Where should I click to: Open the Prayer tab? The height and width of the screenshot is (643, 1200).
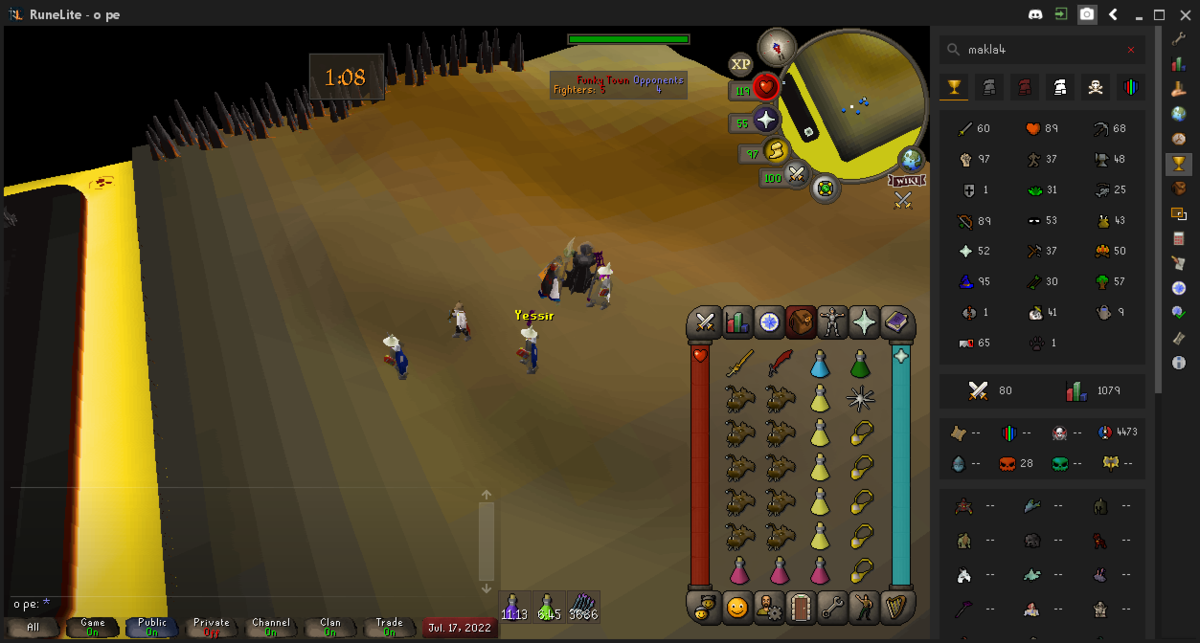click(865, 322)
